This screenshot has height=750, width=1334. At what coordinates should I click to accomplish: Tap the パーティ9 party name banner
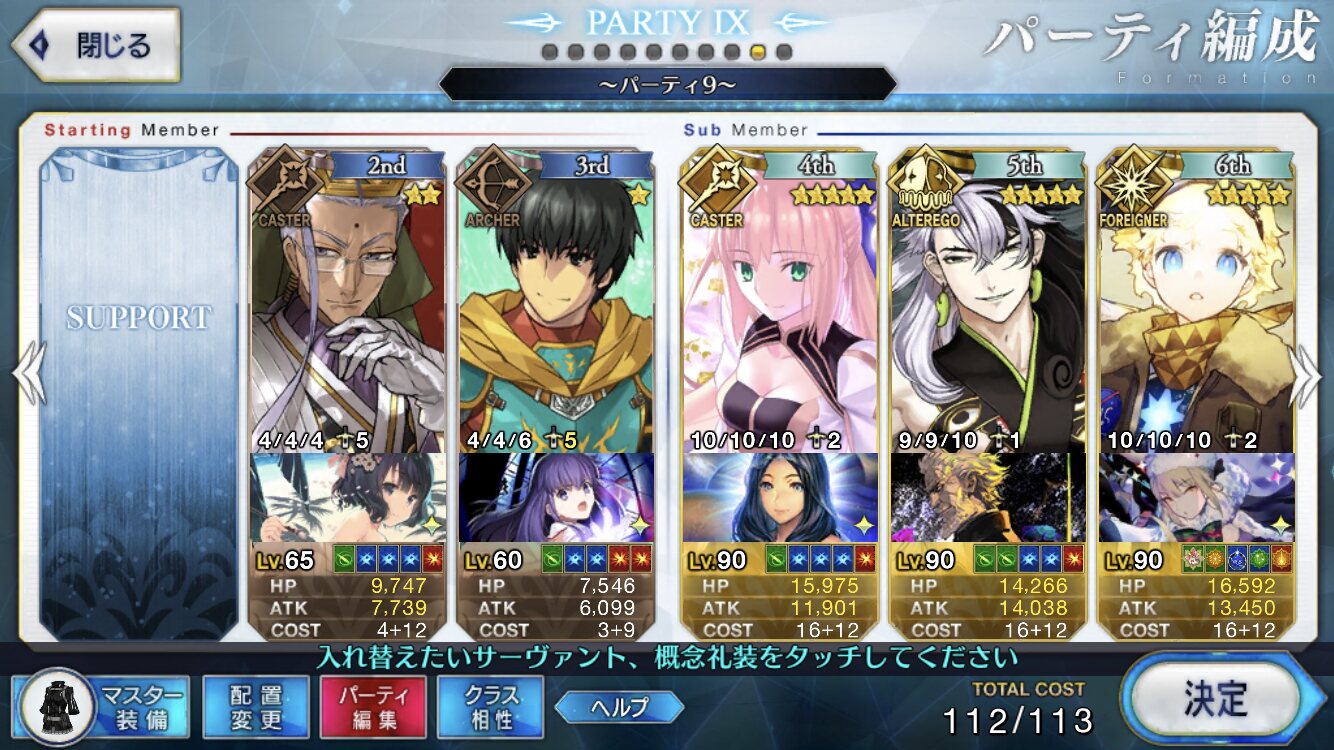(667, 84)
